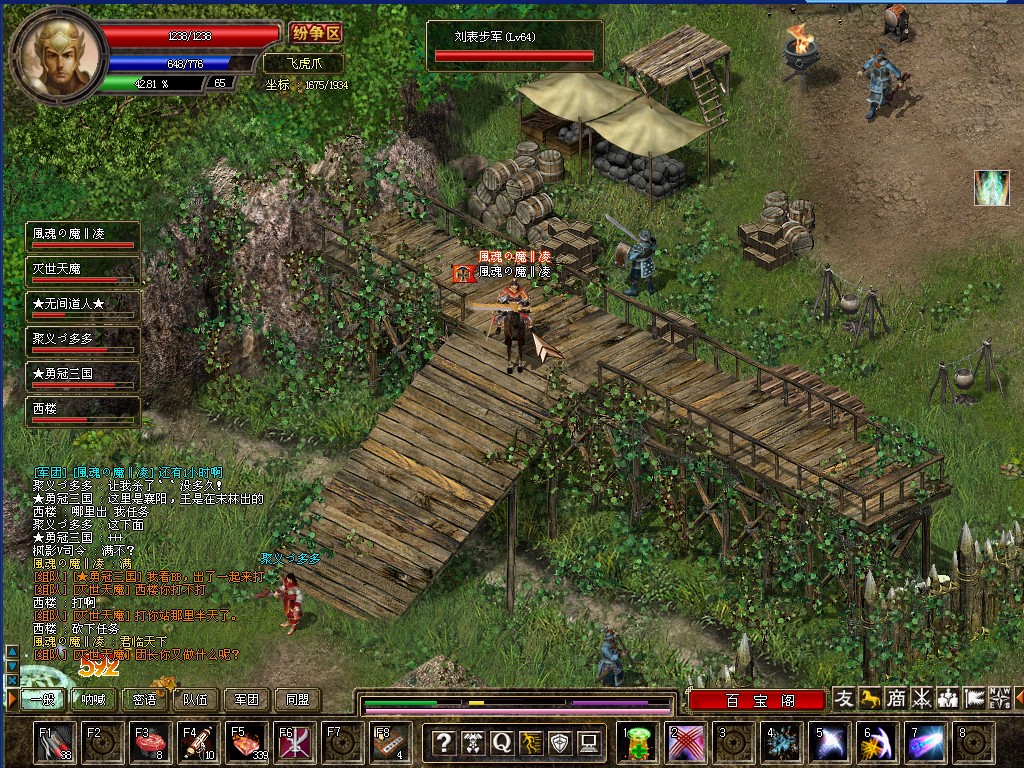Viewport: 1024px width, 768px height.
Task: Use the F3 red meat item slot
Action: 151,743
